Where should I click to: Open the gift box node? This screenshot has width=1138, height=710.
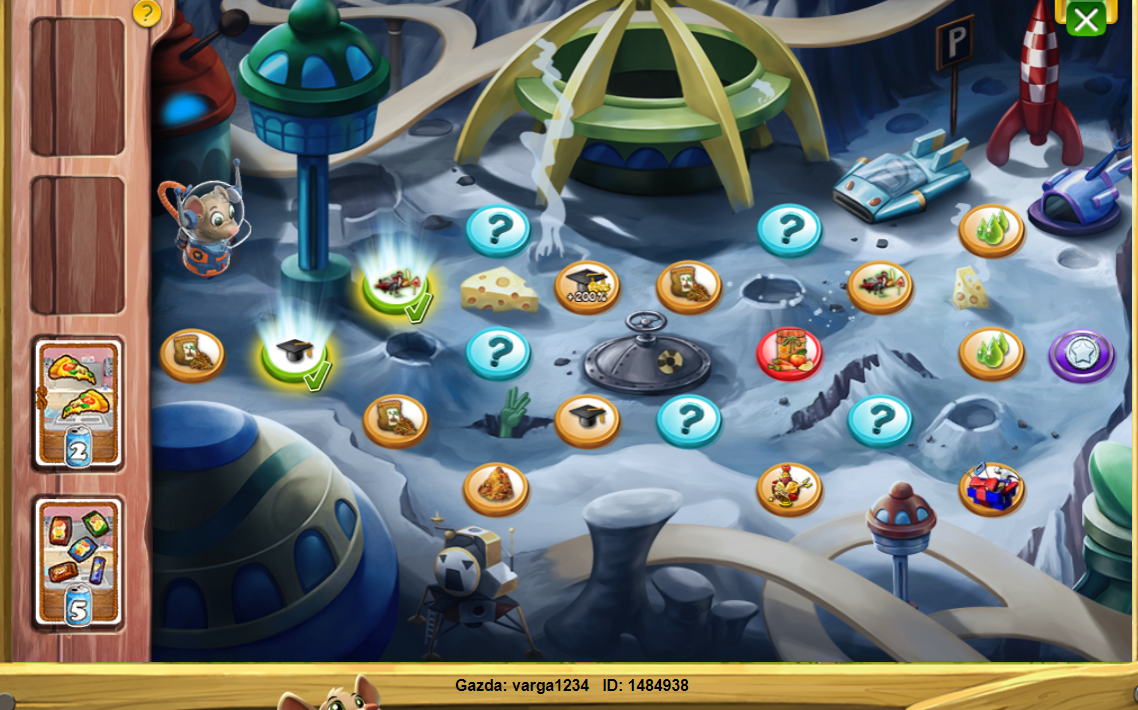pyautogui.click(x=992, y=489)
